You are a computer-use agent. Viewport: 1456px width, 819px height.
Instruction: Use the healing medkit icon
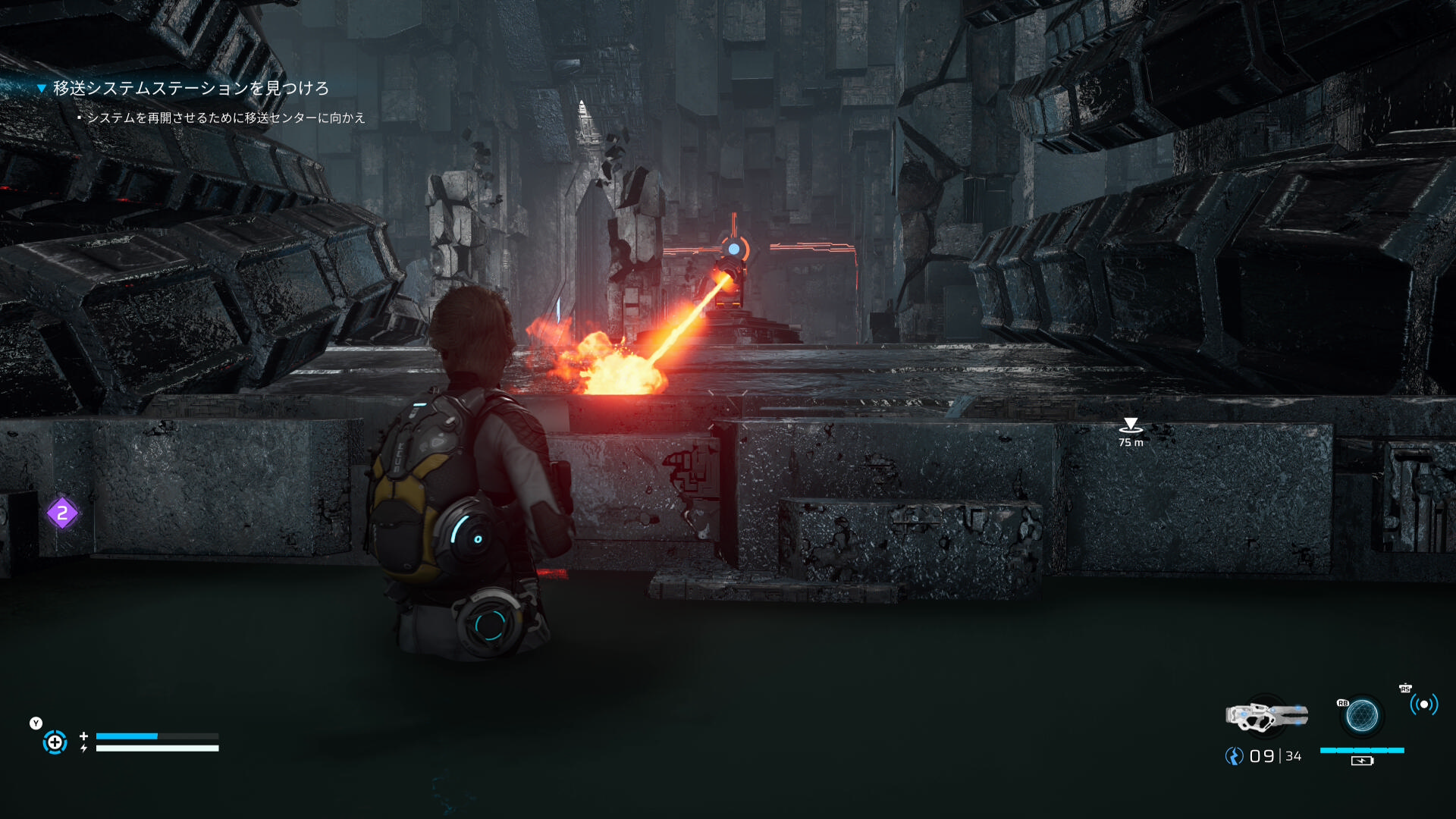(55, 742)
